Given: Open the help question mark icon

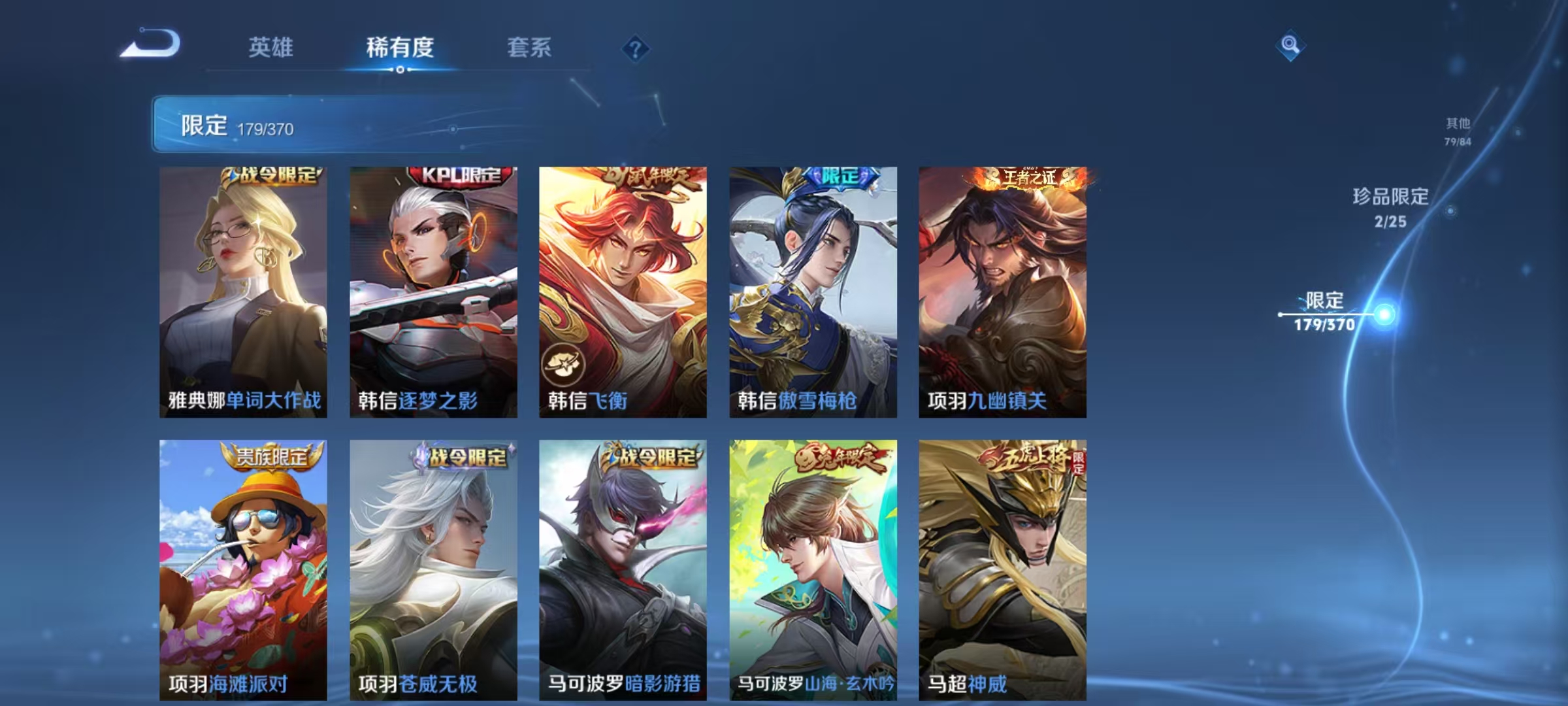Looking at the screenshot, I should click(636, 48).
